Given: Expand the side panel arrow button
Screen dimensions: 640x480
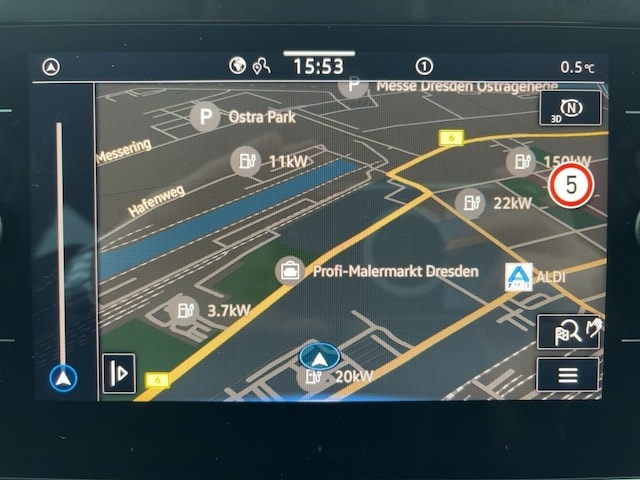Looking at the screenshot, I should [x=118, y=373].
